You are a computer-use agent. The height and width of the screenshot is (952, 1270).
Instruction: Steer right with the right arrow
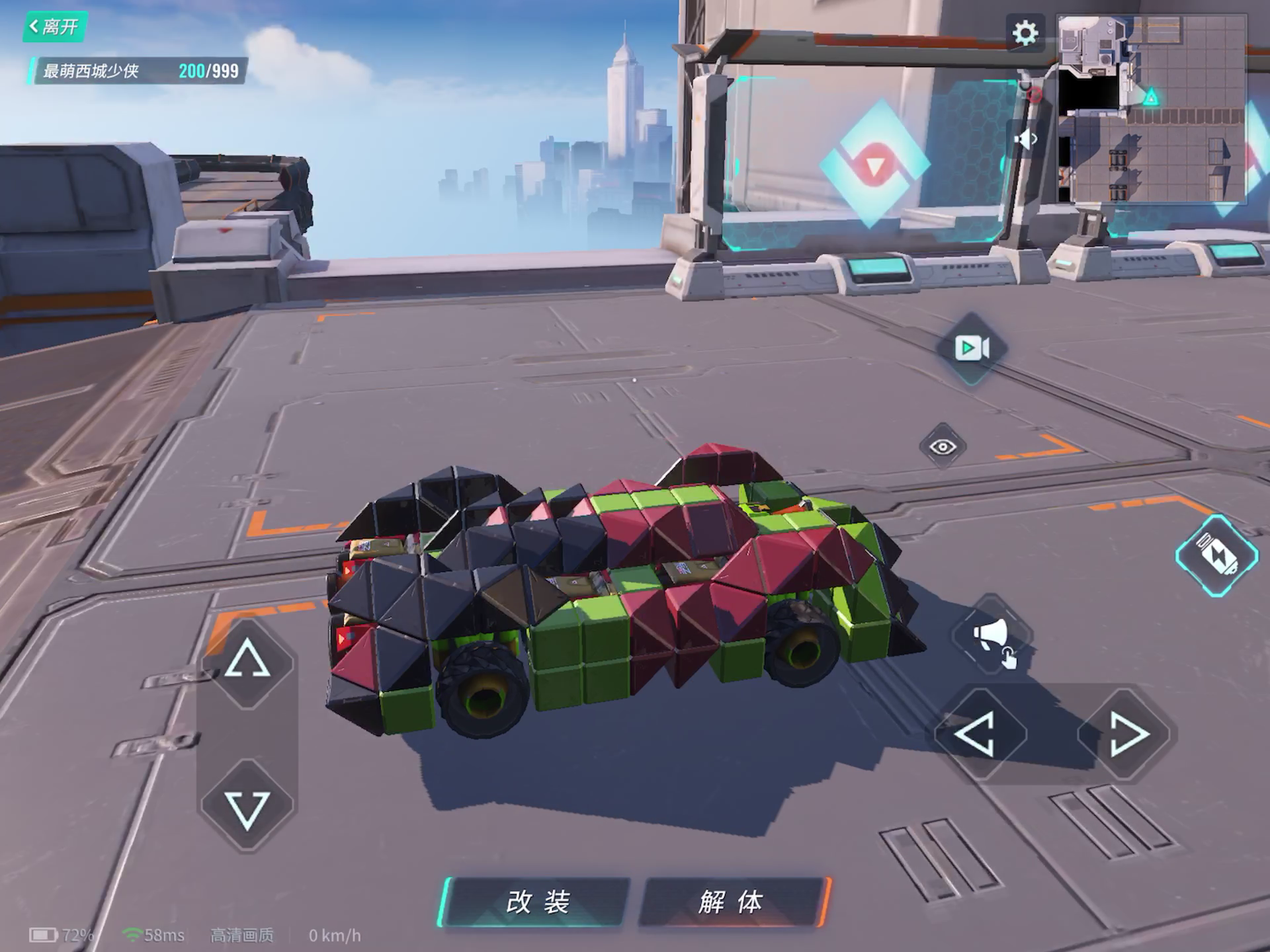point(1126,734)
